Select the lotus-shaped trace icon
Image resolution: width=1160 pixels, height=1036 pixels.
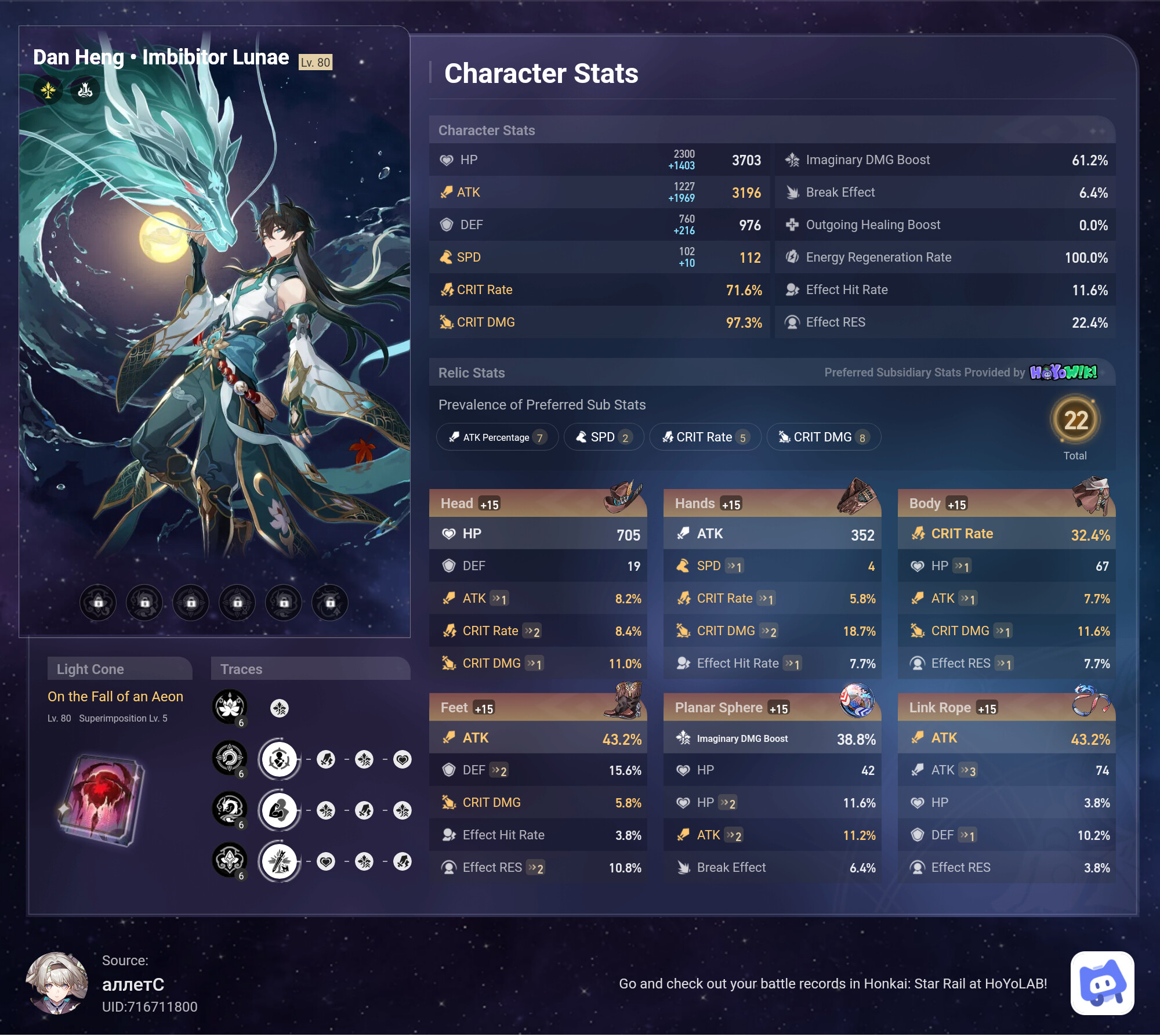click(x=230, y=707)
